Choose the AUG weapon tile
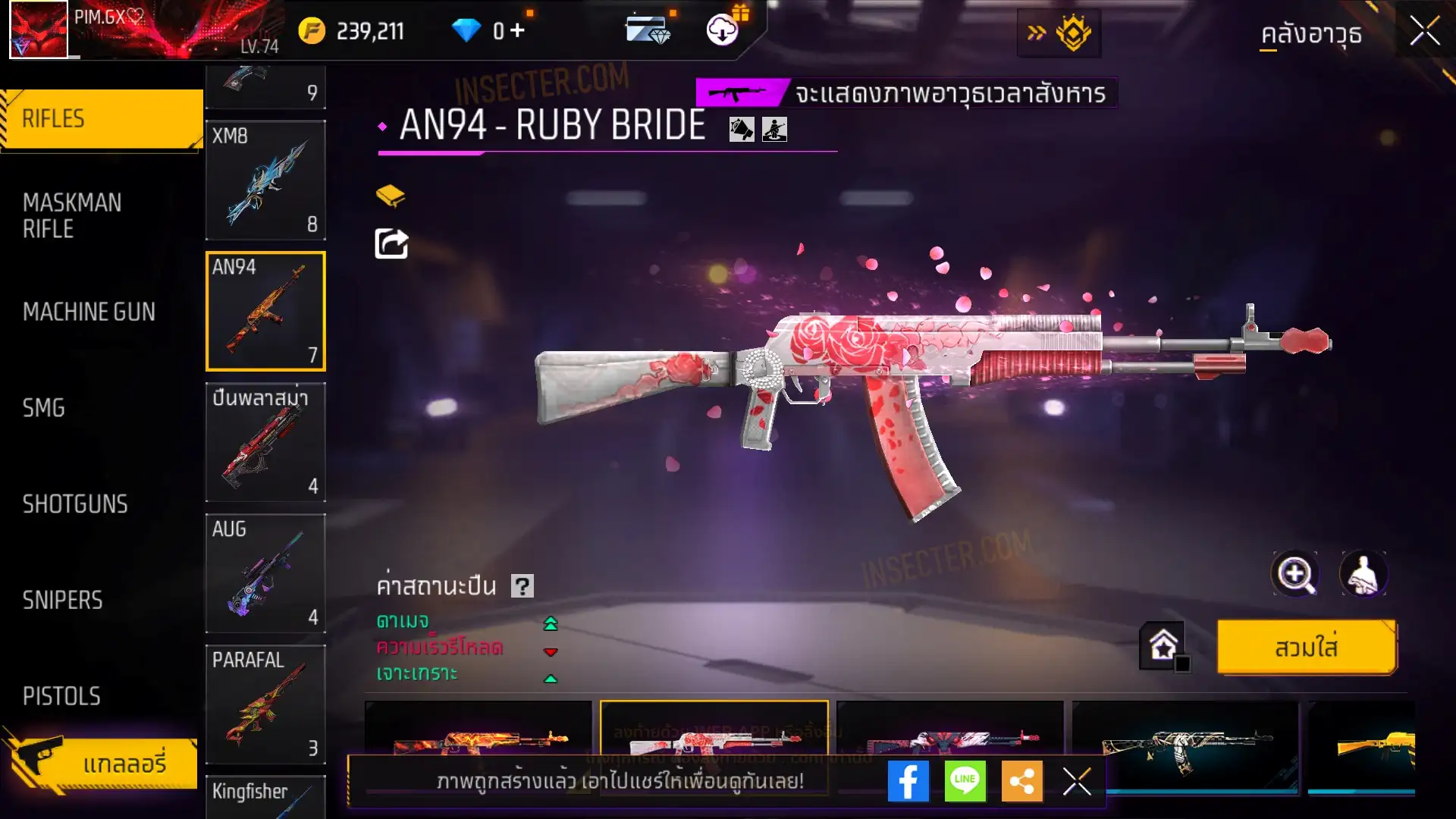The height and width of the screenshot is (819, 1456). pyautogui.click(x=265, y=573)
